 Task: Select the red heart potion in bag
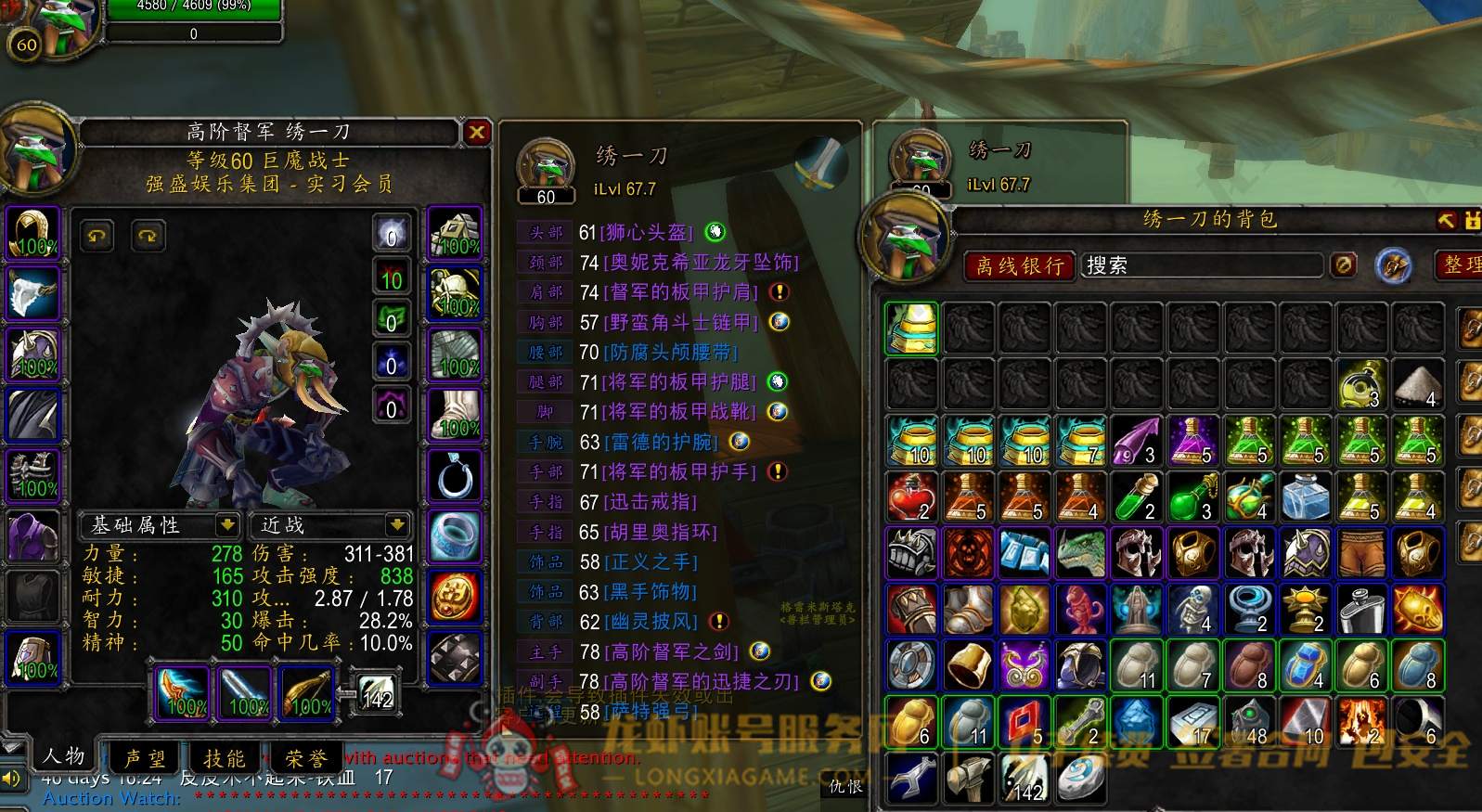pyautogui.click(x=912, y=496)
